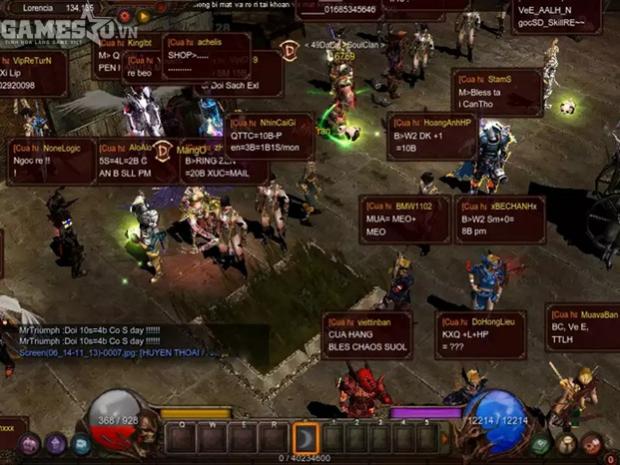Open VipReTurN's shop sign

(x=30, y=73)
